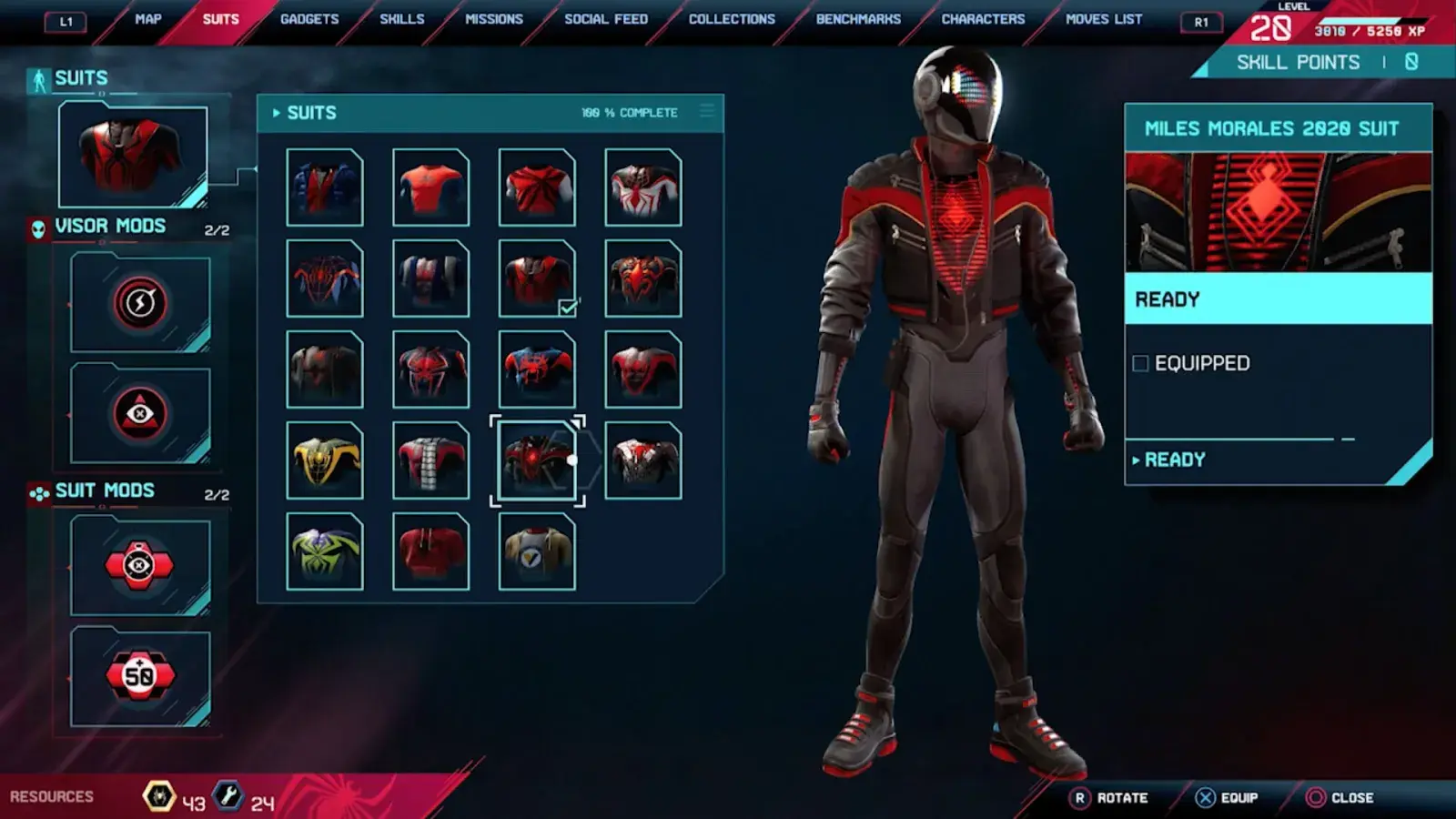Switch to the Benchmarks tab

pyautogui.click(x=858, y=19)
